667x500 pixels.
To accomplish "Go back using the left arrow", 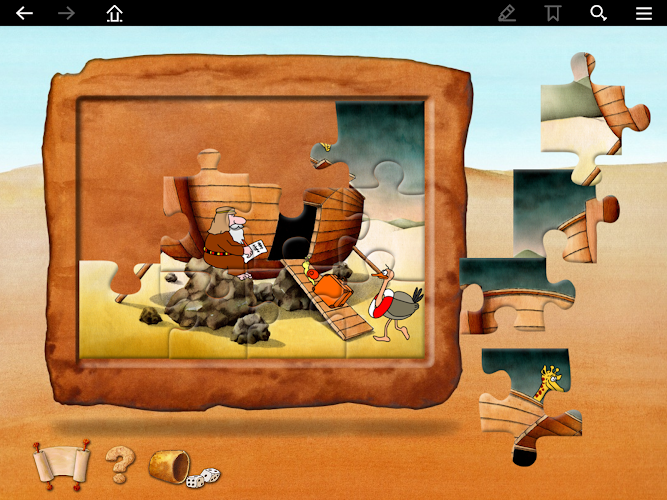I will tap(24, 13).
